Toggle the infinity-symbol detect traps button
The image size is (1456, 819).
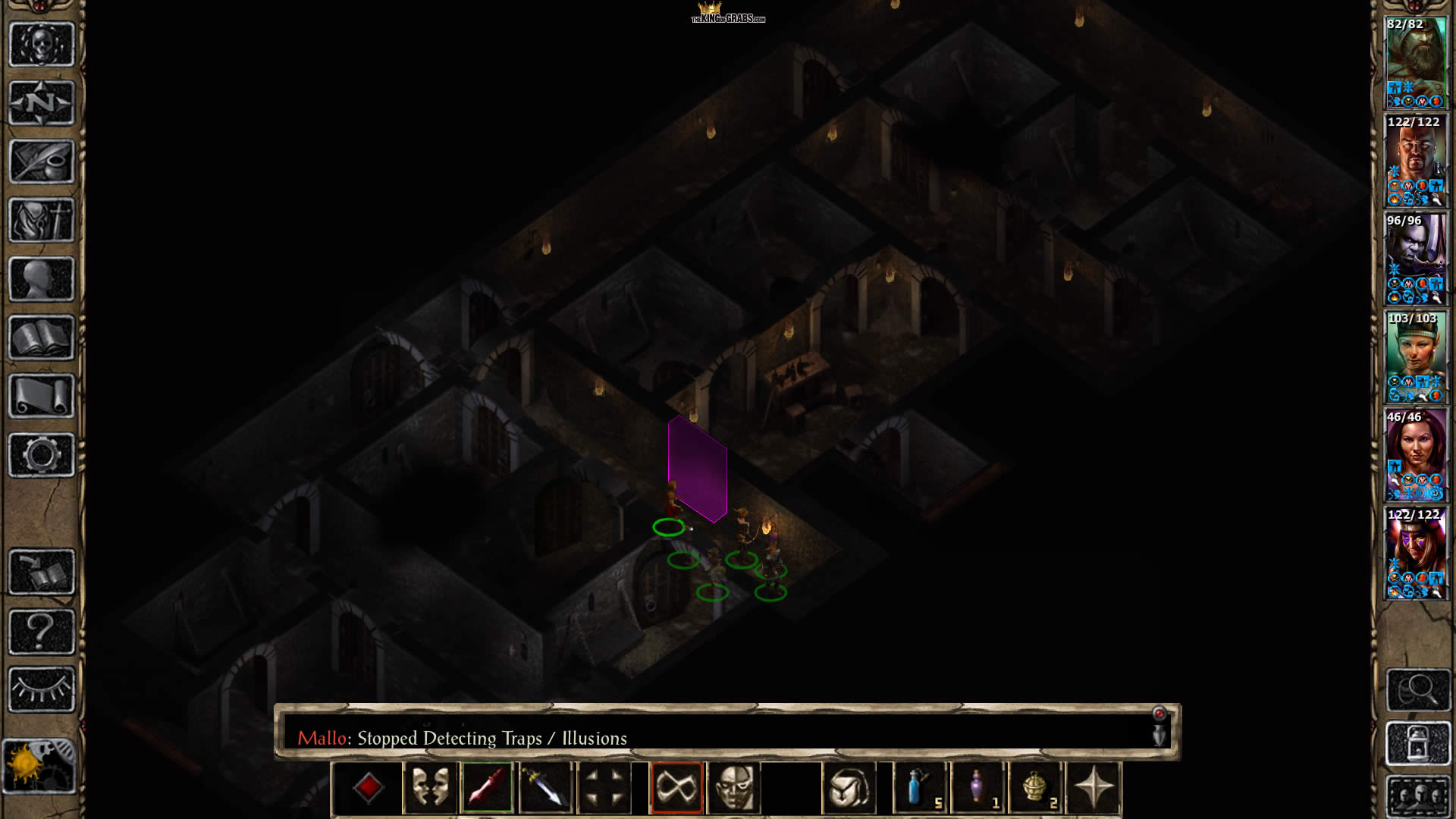tap(676, 788)
